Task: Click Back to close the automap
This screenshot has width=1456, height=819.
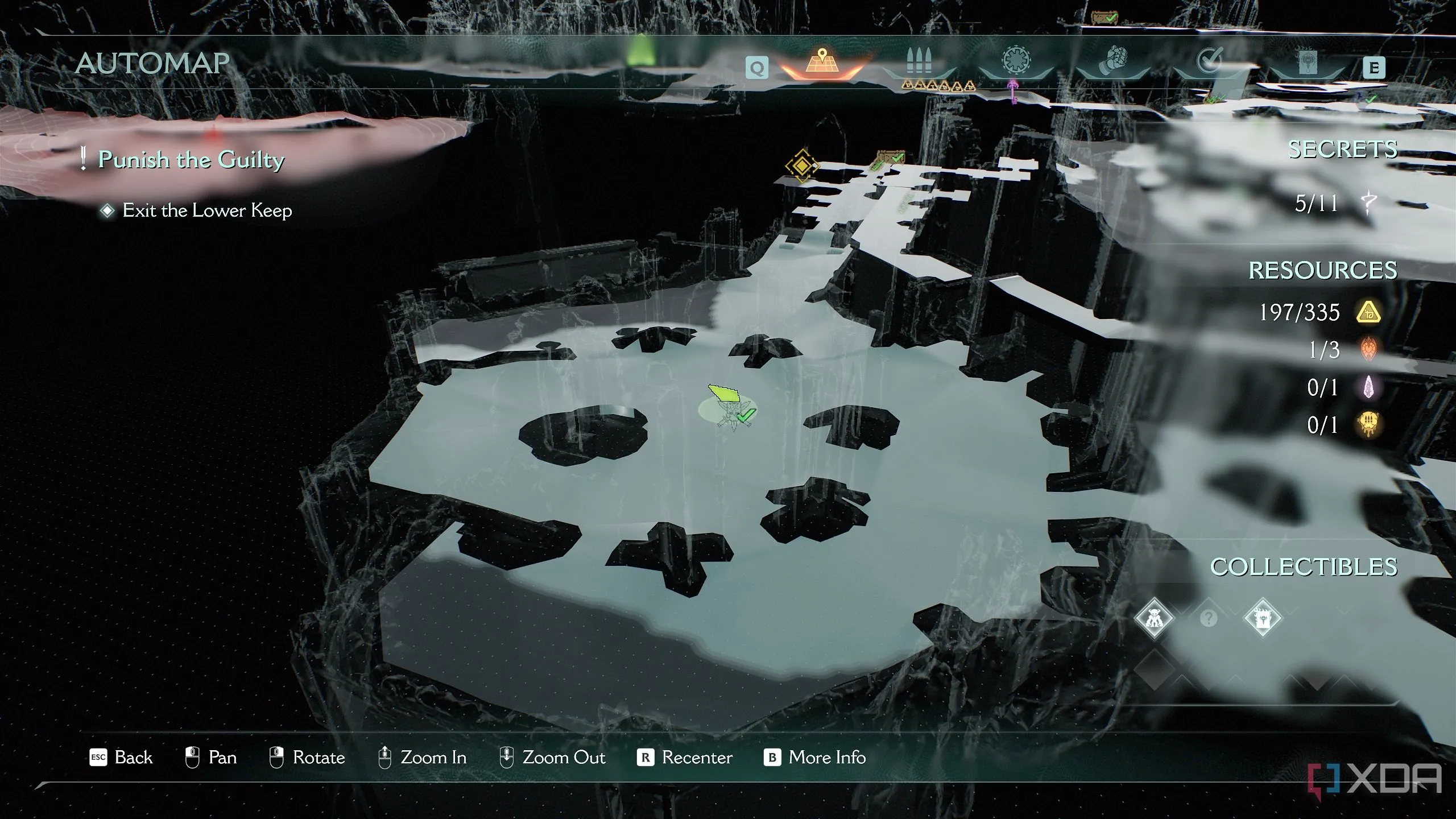Action: [x=122, y=758]
